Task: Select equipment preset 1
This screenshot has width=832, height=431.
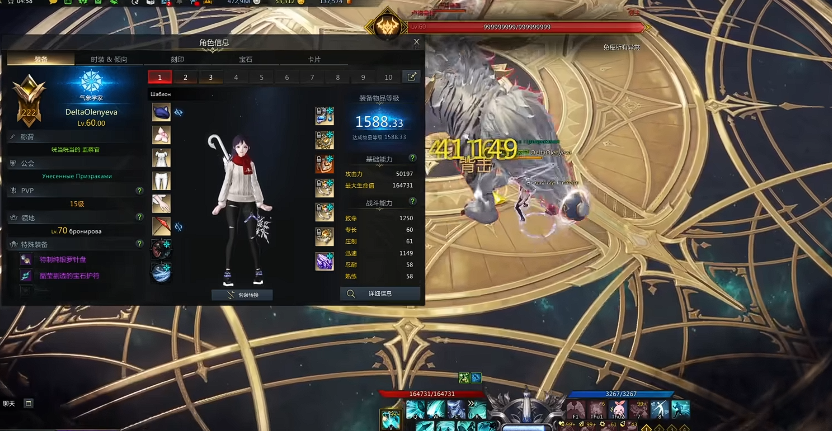Action: click(159, 77)
